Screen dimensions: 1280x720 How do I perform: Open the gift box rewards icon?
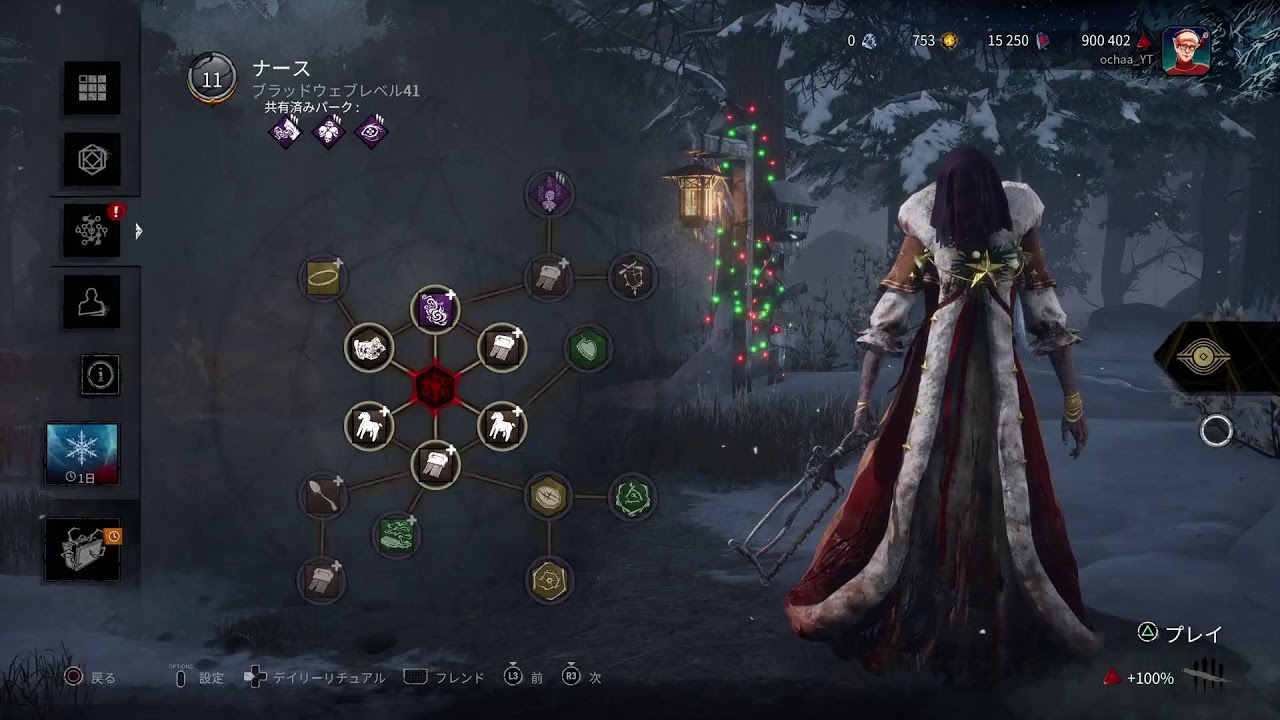82,550
